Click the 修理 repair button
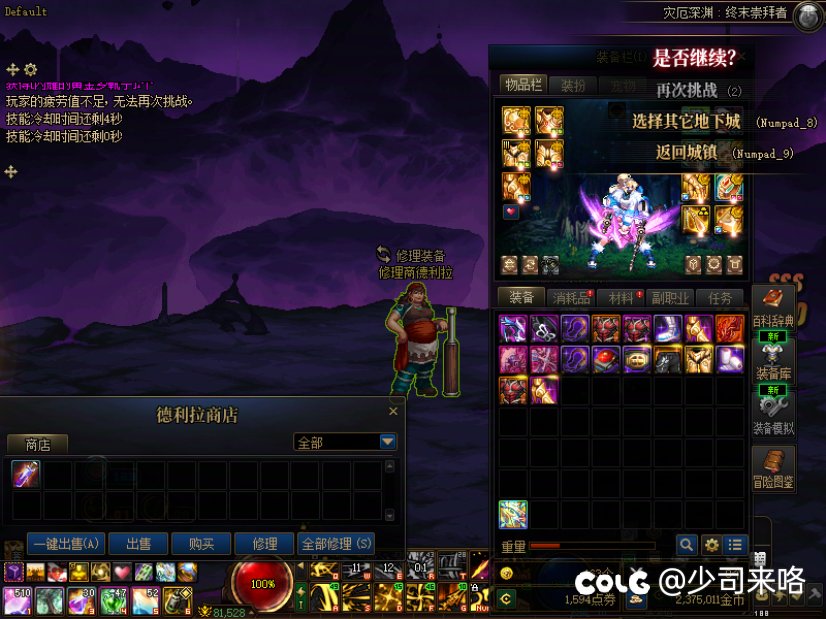This screenshot has height=619, width=826. (265, 544)
